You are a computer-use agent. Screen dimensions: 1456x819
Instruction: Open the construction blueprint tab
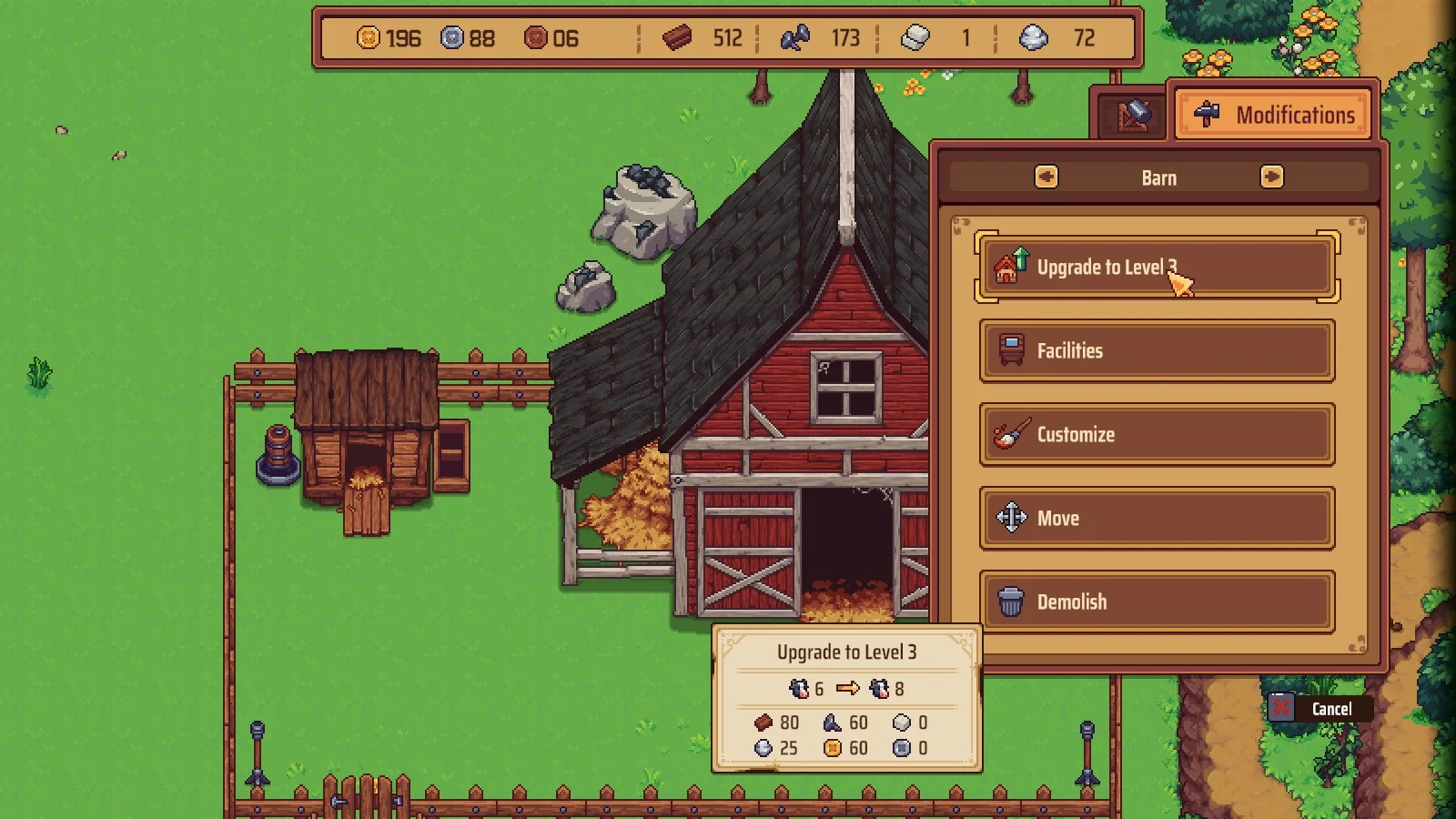[1132, 116]
